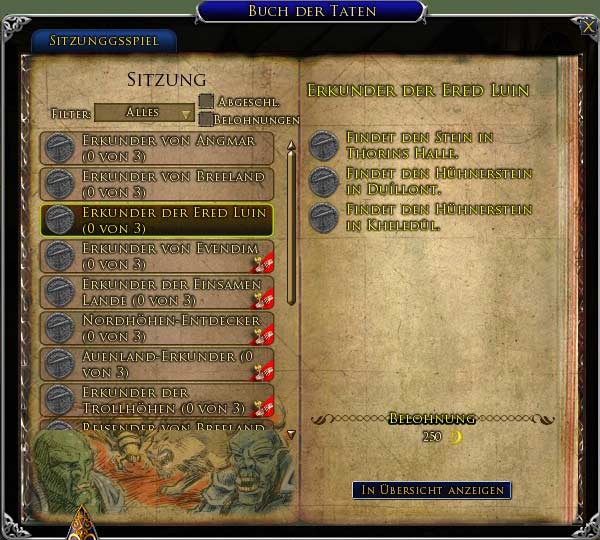The width and height of the screenshot is (600, 540).
Task: Pick the Auenland-Erkunder deed
Action: pyautogui.click(x=157, y=364)
